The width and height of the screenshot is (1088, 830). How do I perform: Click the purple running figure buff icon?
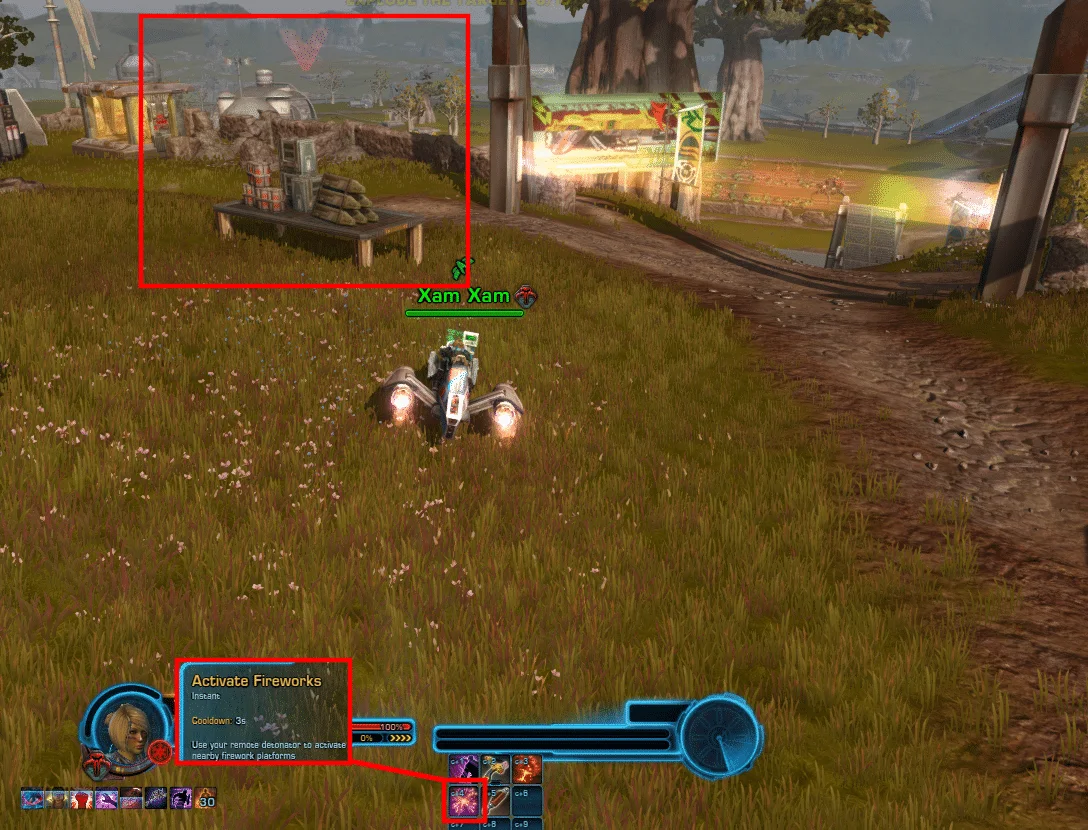click(181, 798)
